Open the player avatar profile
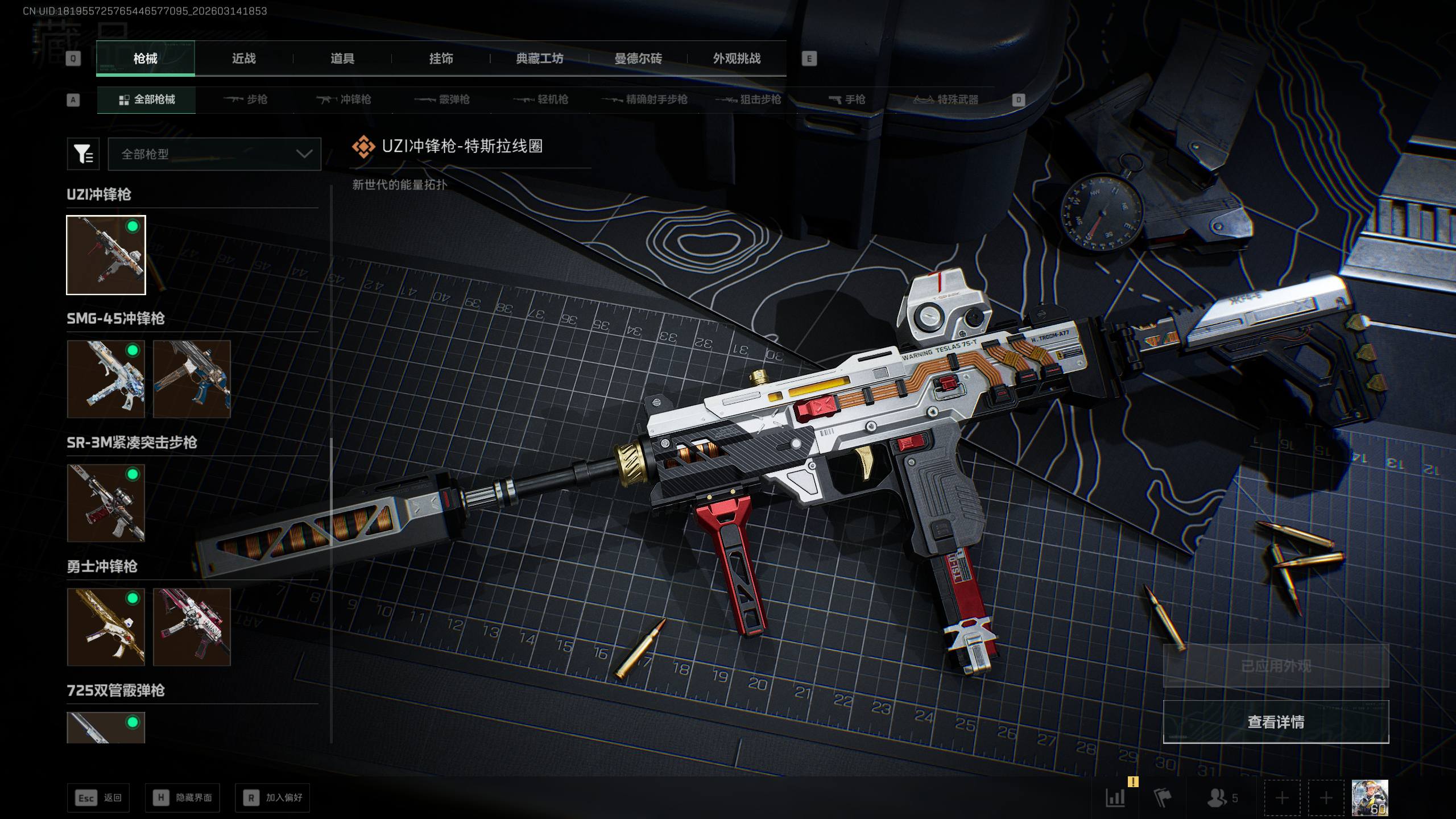Viewport: 1456px width, 819px height. (1370, 798)
